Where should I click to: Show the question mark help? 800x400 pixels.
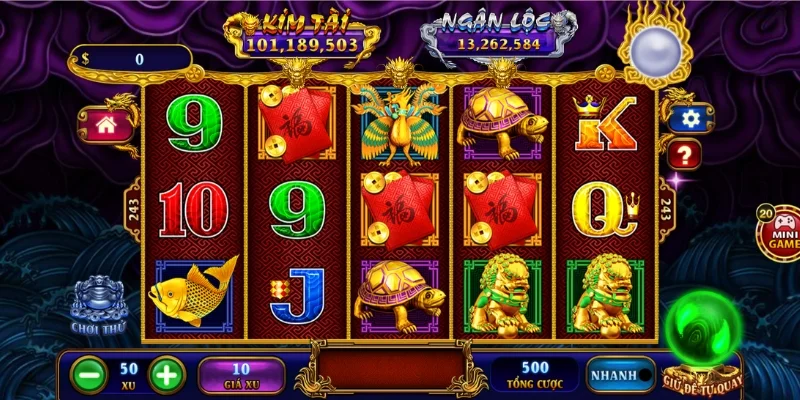pos(685,154)
